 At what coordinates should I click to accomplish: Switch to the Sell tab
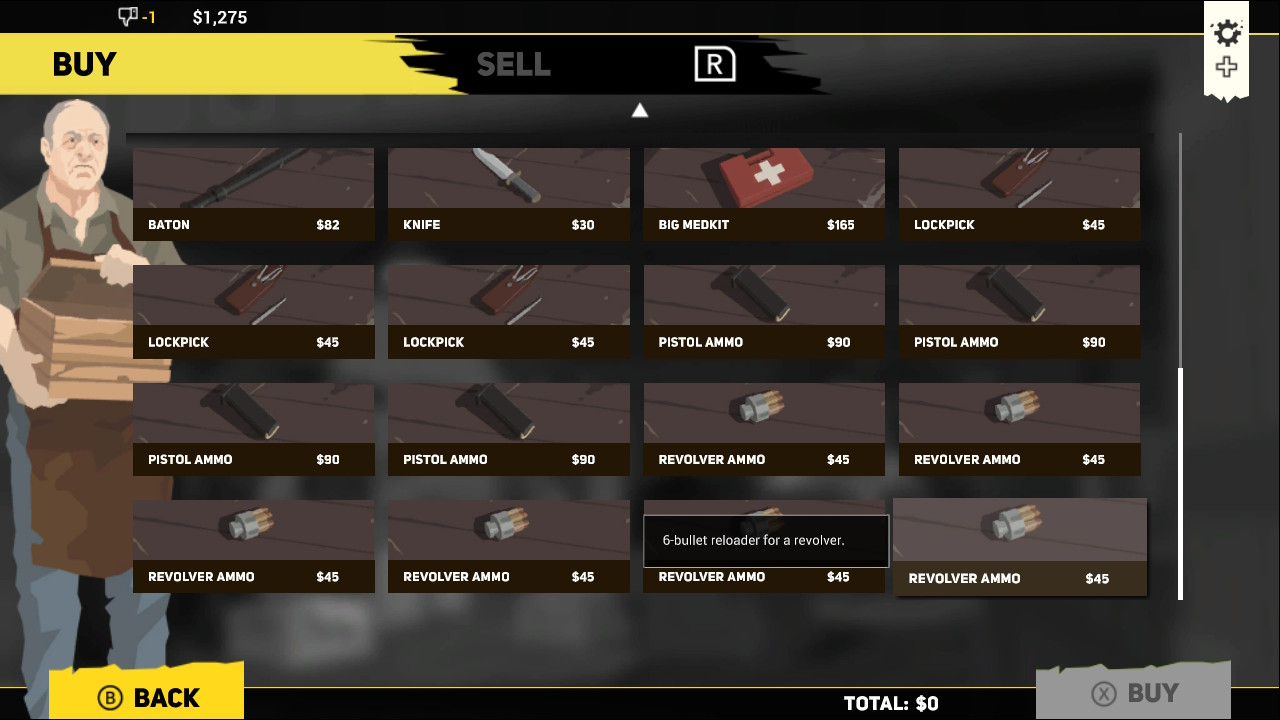click(513, 65)
